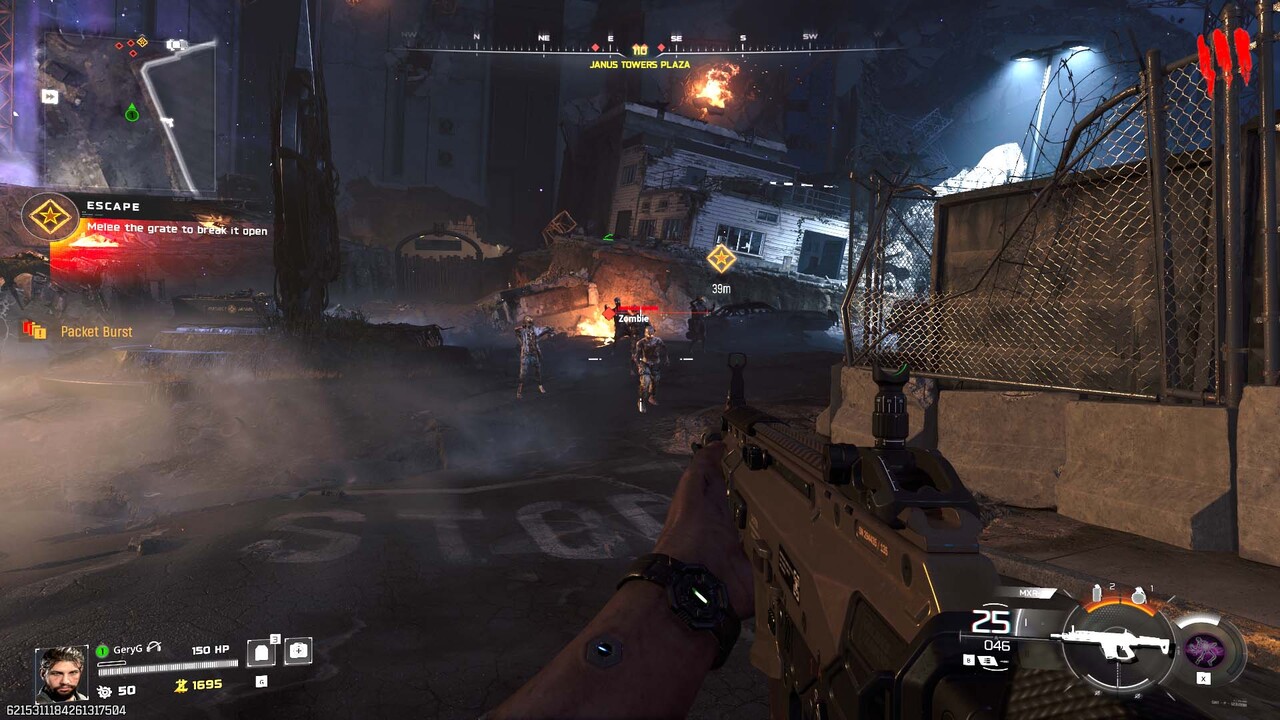Image resolution: width=1280 pixels, height=720 pixels.
Task: Use the medkit self-revive slot
Action: tap(298, 651)
